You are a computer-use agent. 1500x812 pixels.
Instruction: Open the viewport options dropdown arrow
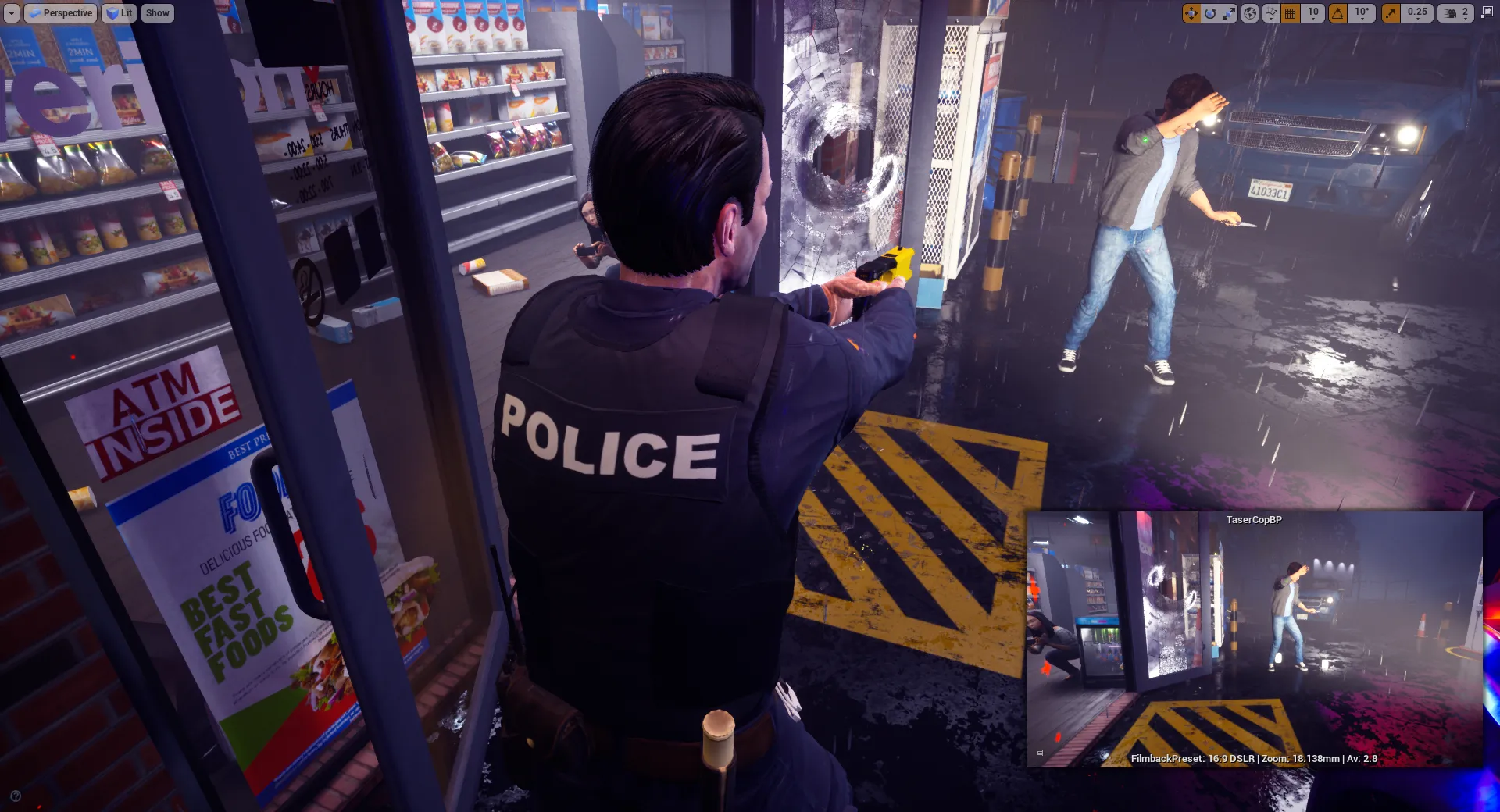tap(11, 13)
